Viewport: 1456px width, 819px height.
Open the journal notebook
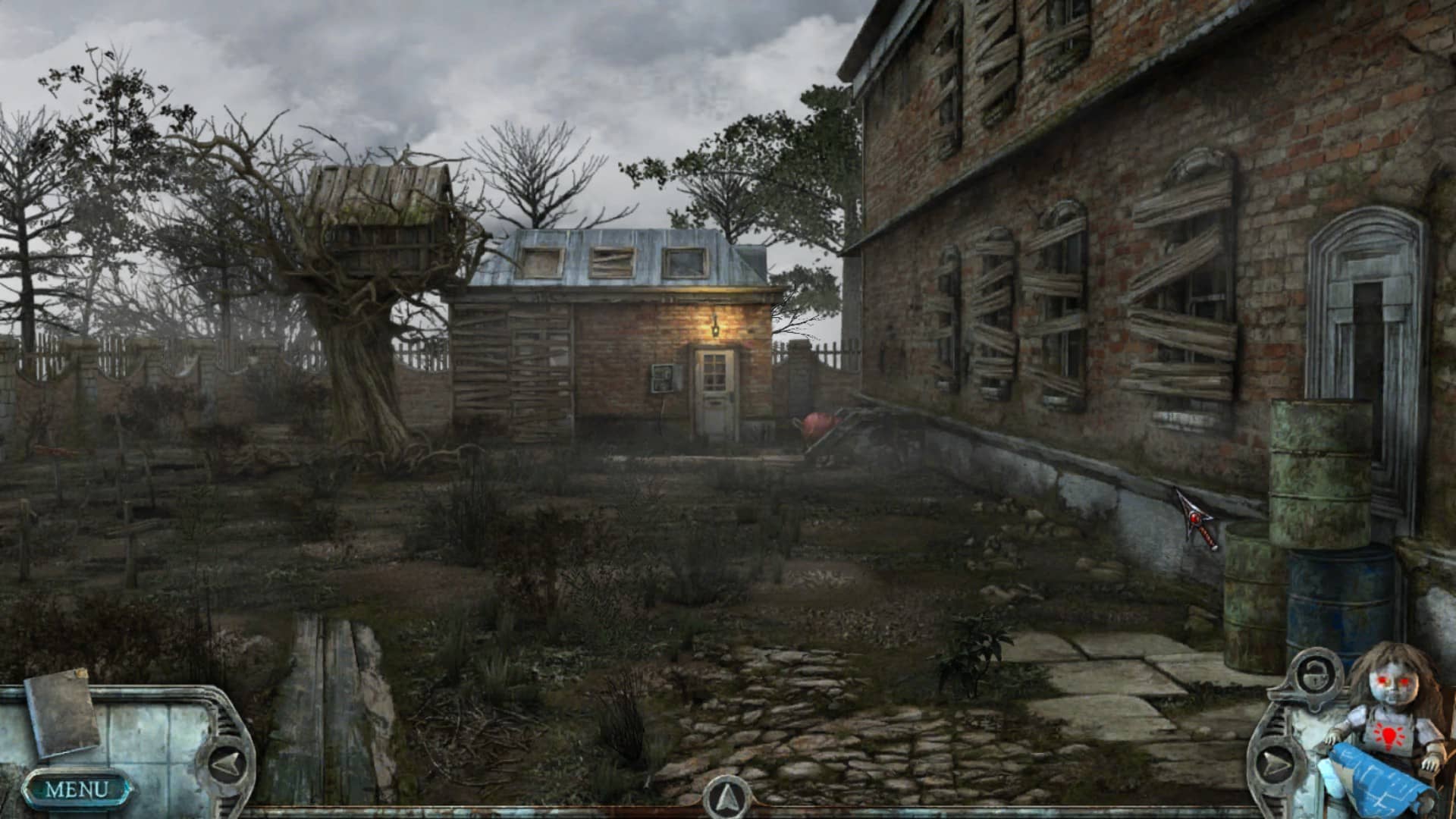click(63, 713)
